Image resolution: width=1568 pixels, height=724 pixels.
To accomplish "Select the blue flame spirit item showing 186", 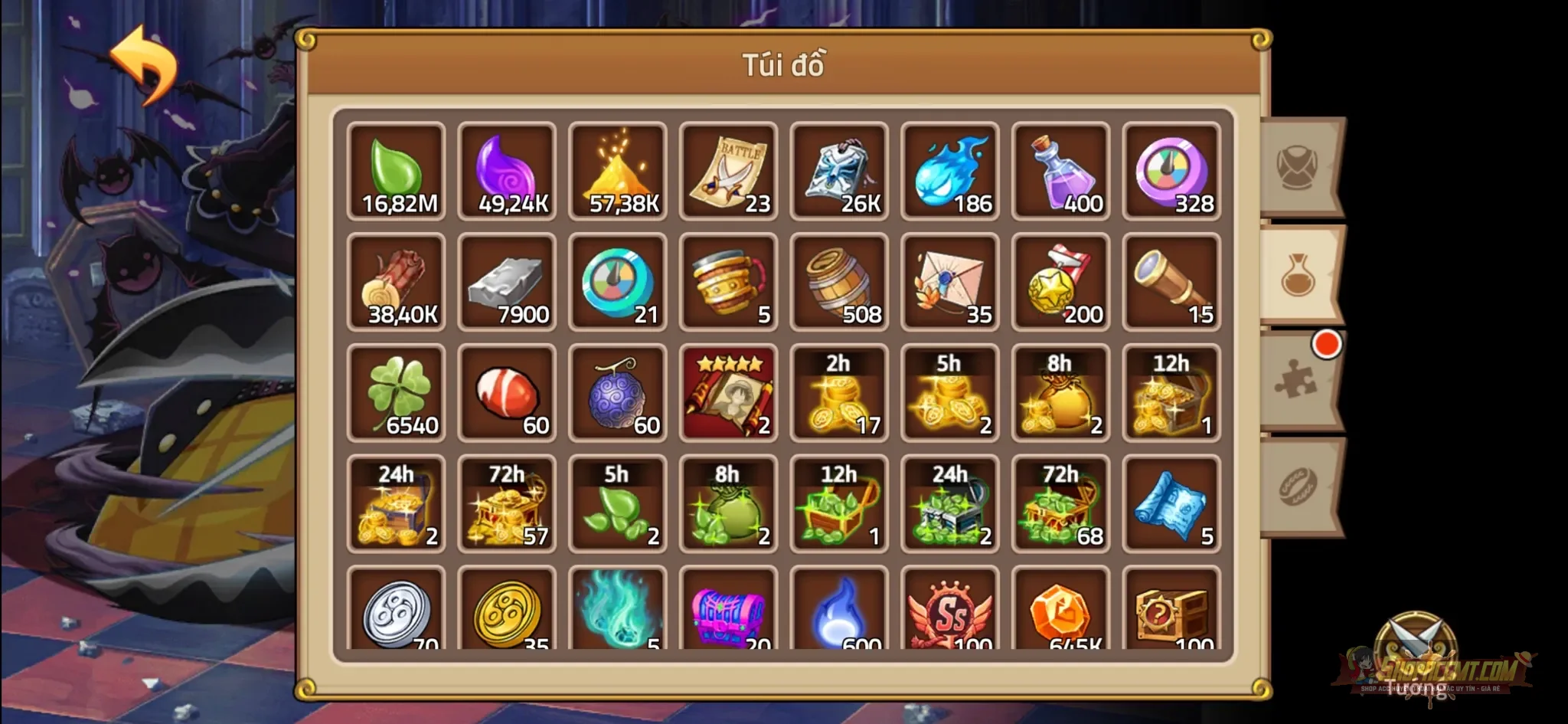I will point(949,170).
